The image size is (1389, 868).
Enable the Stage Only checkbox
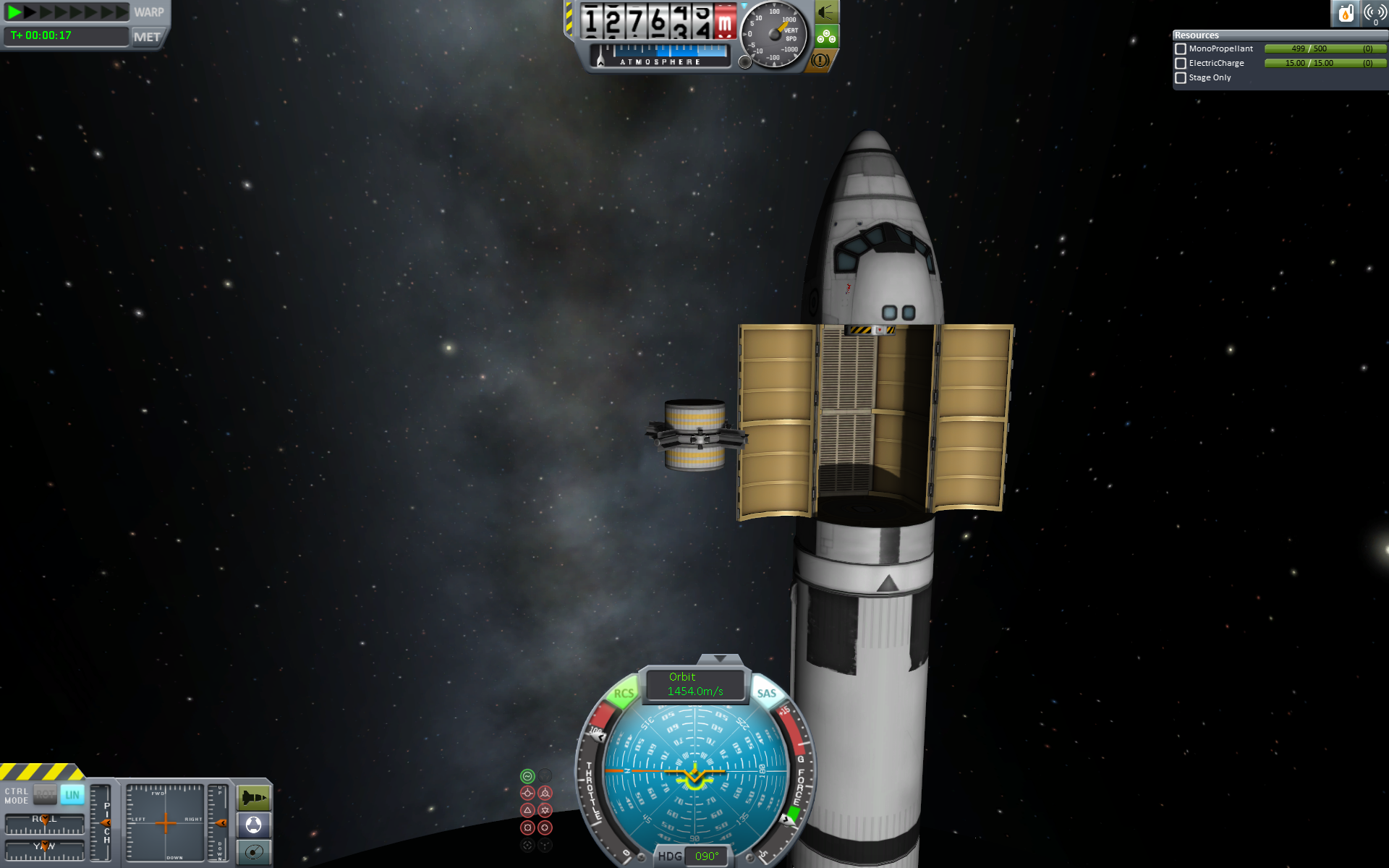coord(1181,78)
